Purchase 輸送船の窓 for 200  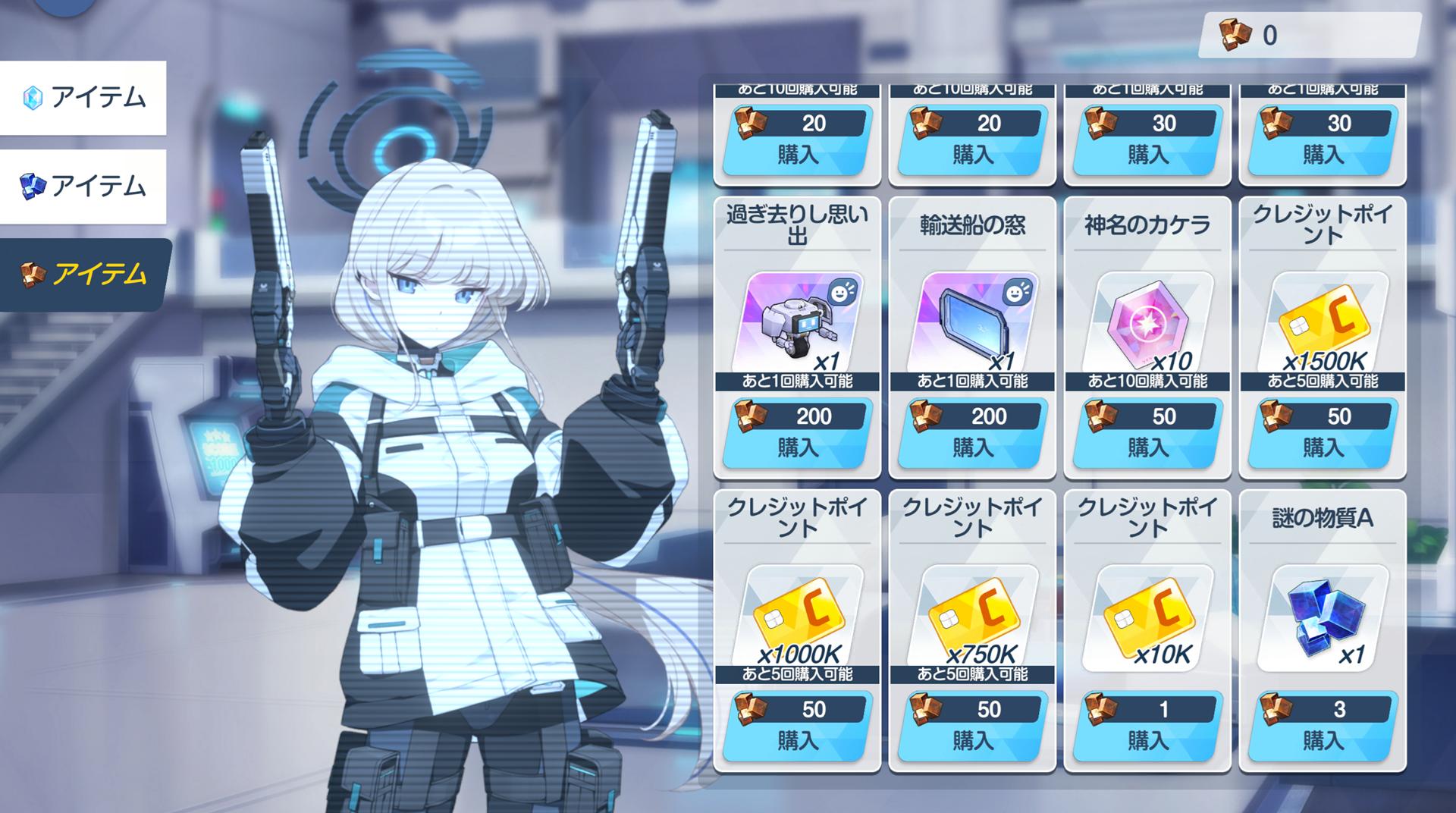coord(972,434)
